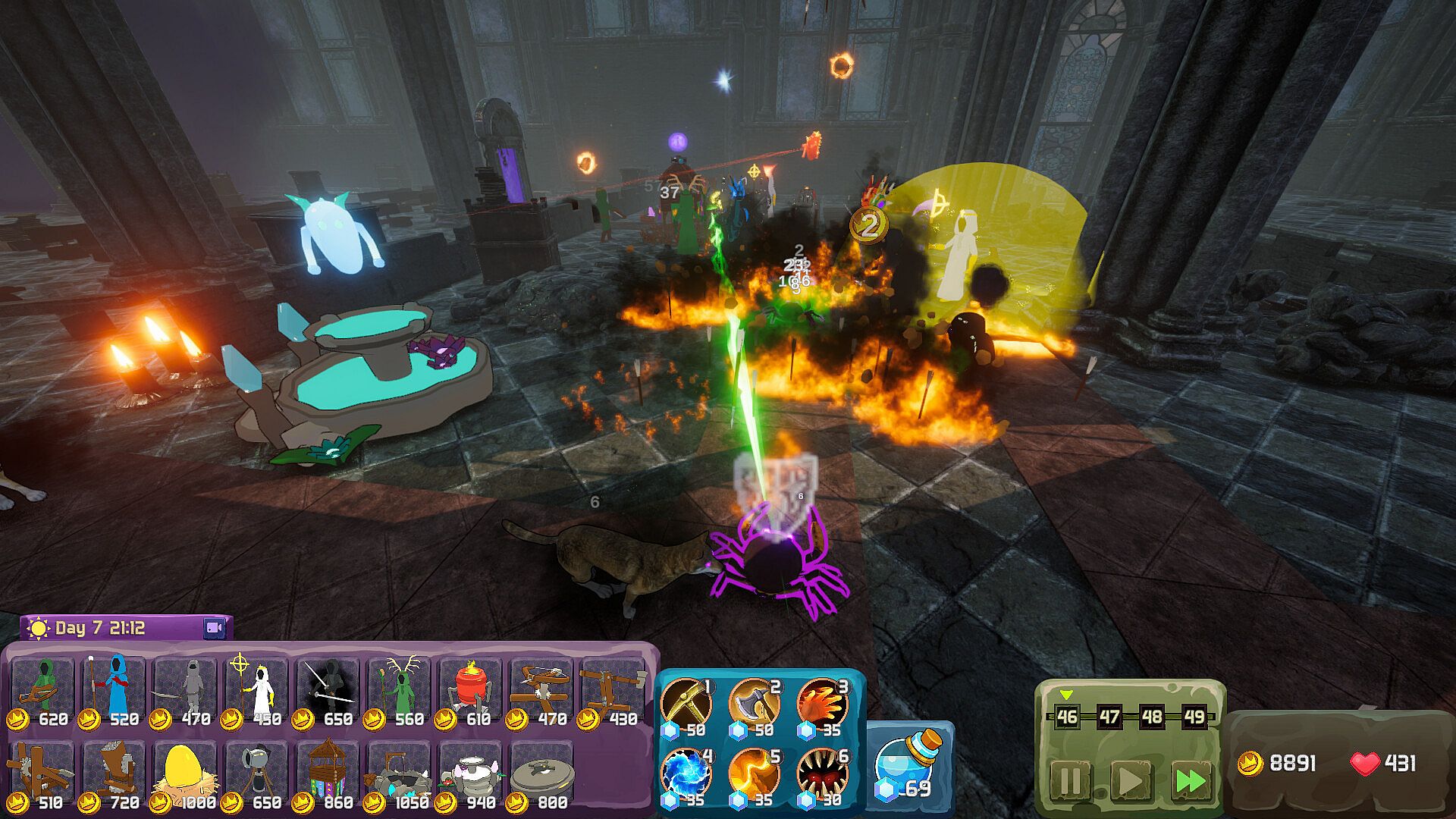Activate the pickaxe ability
The height and width of the screenshot is (819, 1456).
pyautogui.click(x=686, y=703)
